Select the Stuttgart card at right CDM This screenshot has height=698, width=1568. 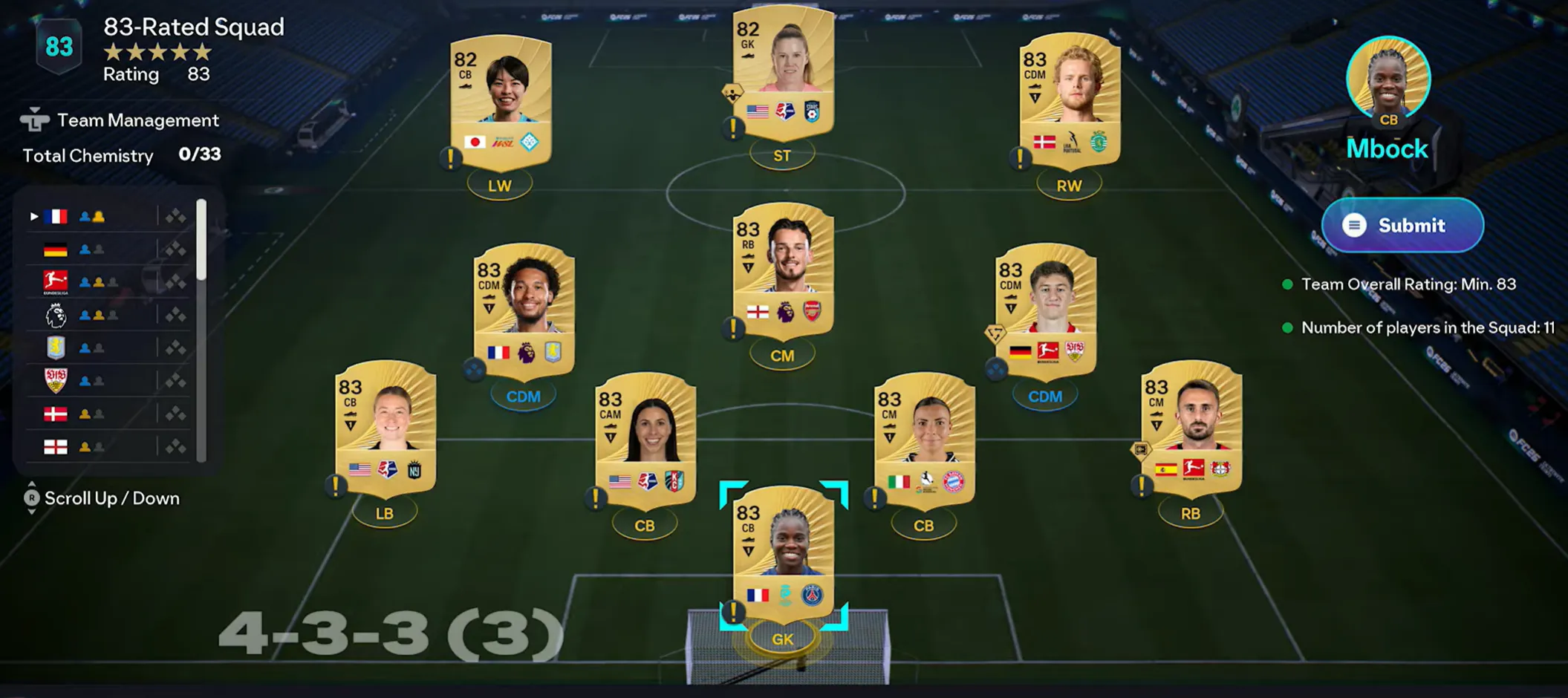click(1045, 312)
